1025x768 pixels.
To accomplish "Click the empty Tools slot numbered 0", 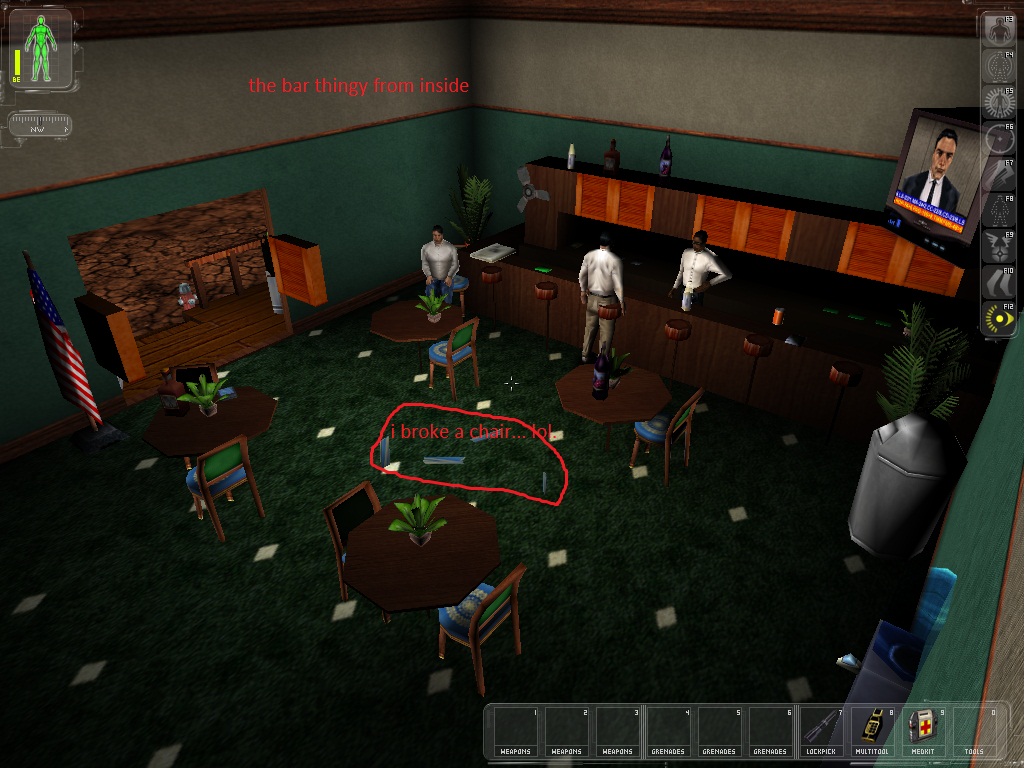I will (x=973, y=728).
